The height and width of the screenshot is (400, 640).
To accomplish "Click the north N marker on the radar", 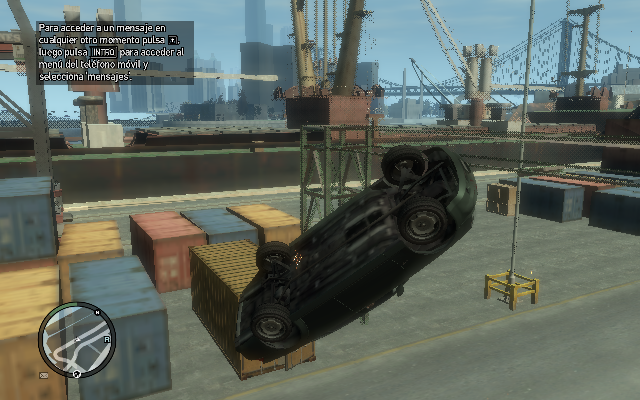I will [96, 310].
